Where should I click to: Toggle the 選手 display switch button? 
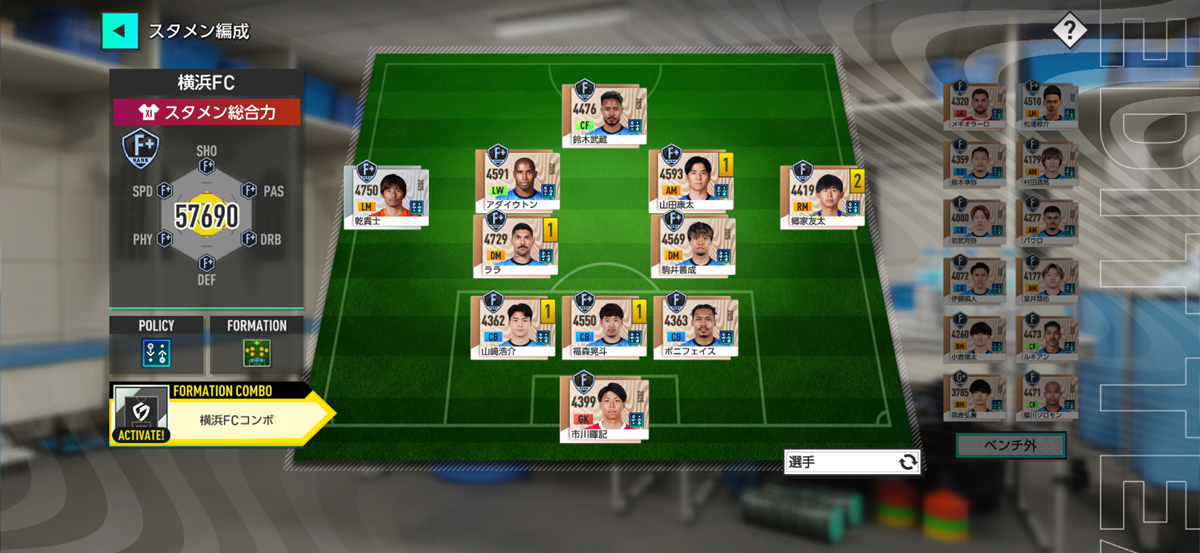[x=851, y=462]
